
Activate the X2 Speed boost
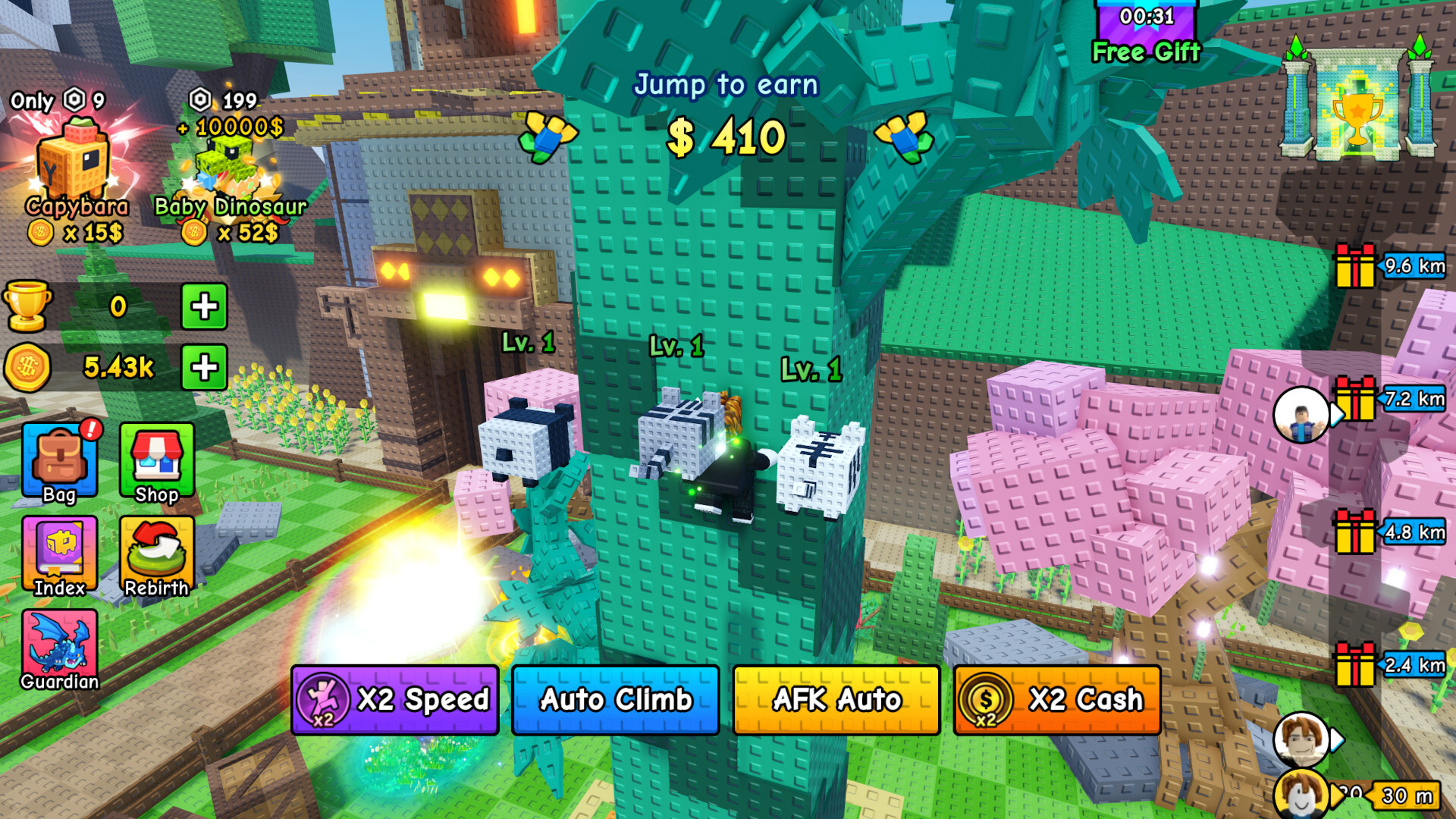coord(394,699)
